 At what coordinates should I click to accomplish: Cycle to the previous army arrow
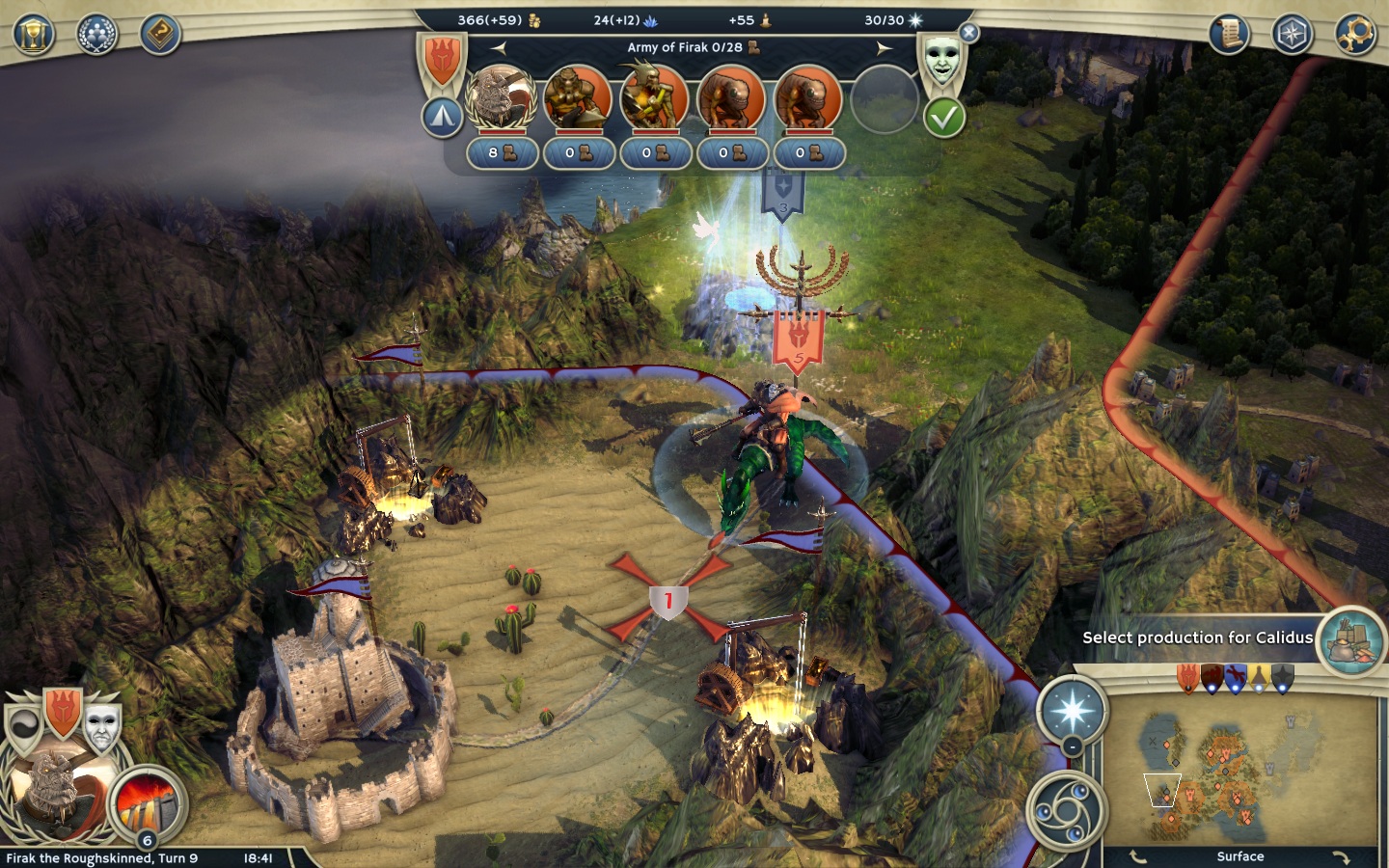(499, 47)
